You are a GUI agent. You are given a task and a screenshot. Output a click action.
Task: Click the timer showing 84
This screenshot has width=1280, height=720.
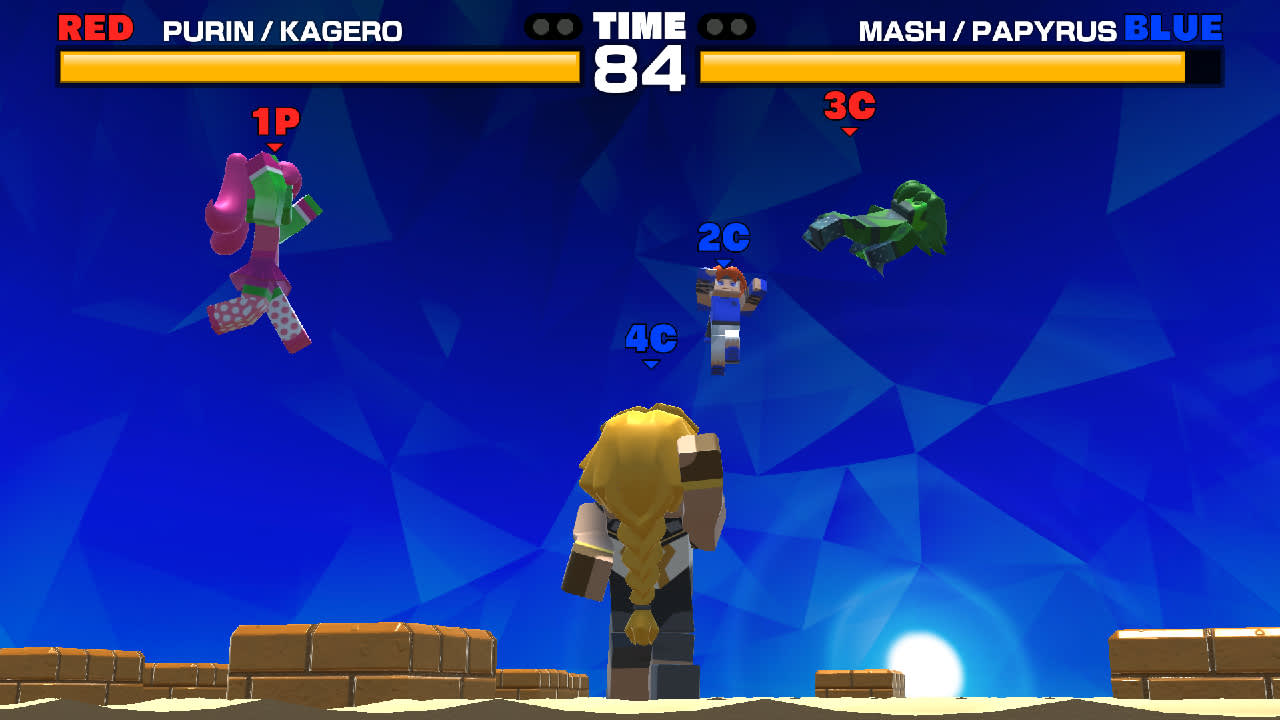pyautogui.click(x=640, y=67)
